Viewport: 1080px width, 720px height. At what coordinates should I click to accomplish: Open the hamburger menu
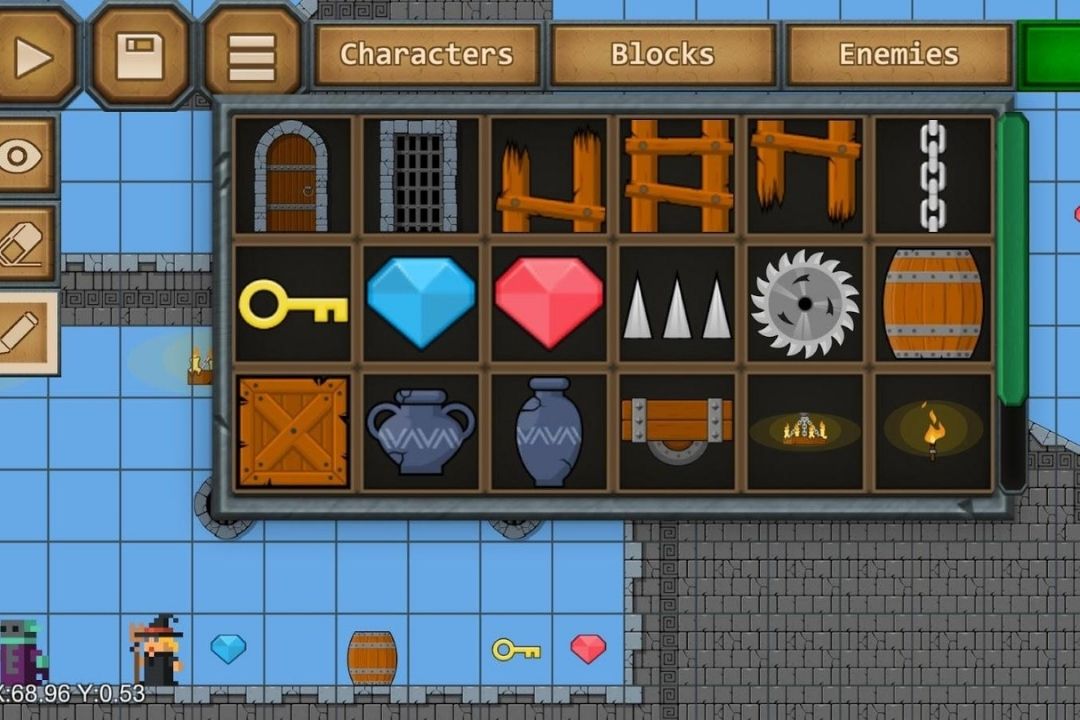[x=252, y=57]
